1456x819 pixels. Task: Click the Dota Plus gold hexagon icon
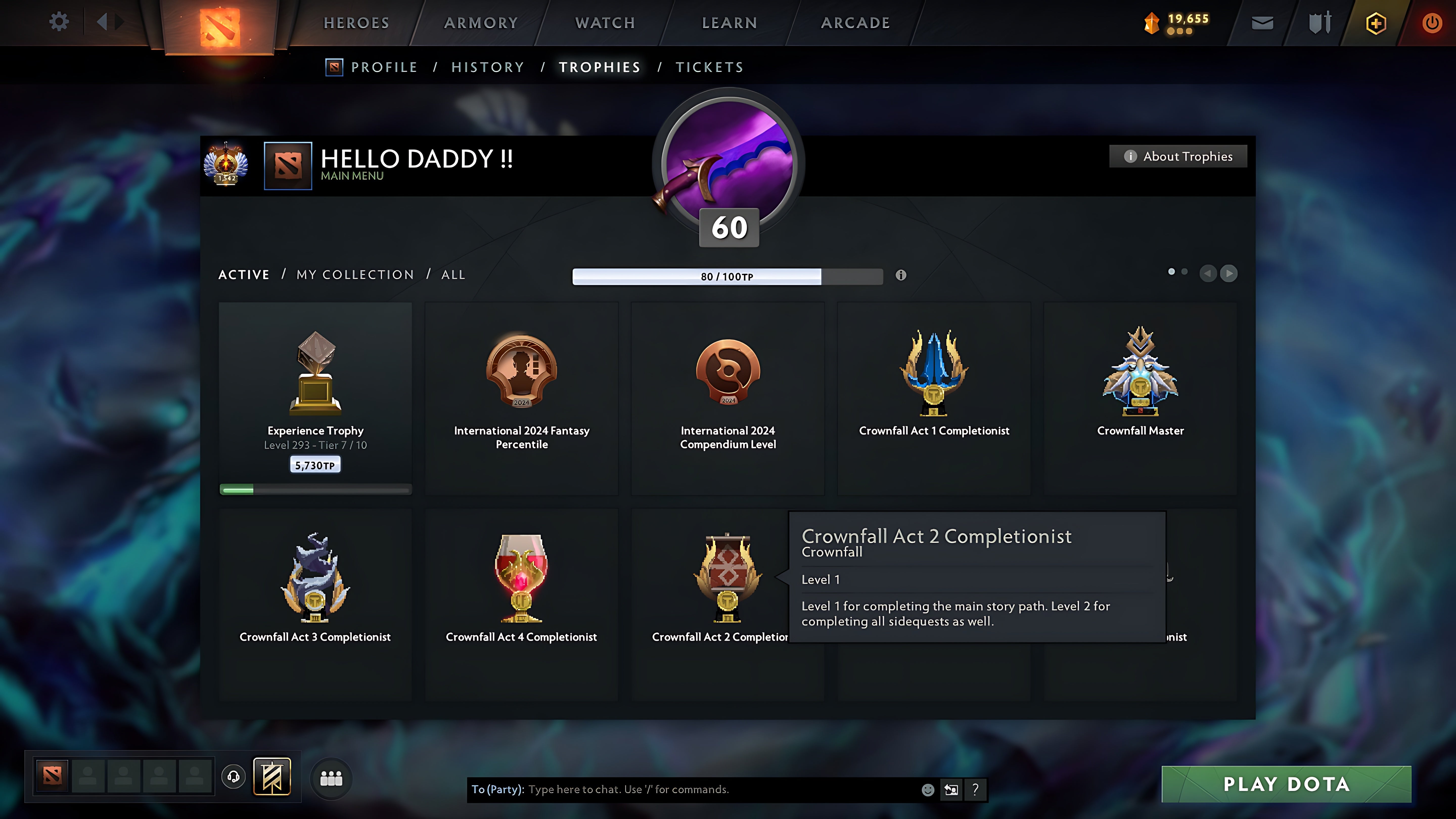(1376, 22)
